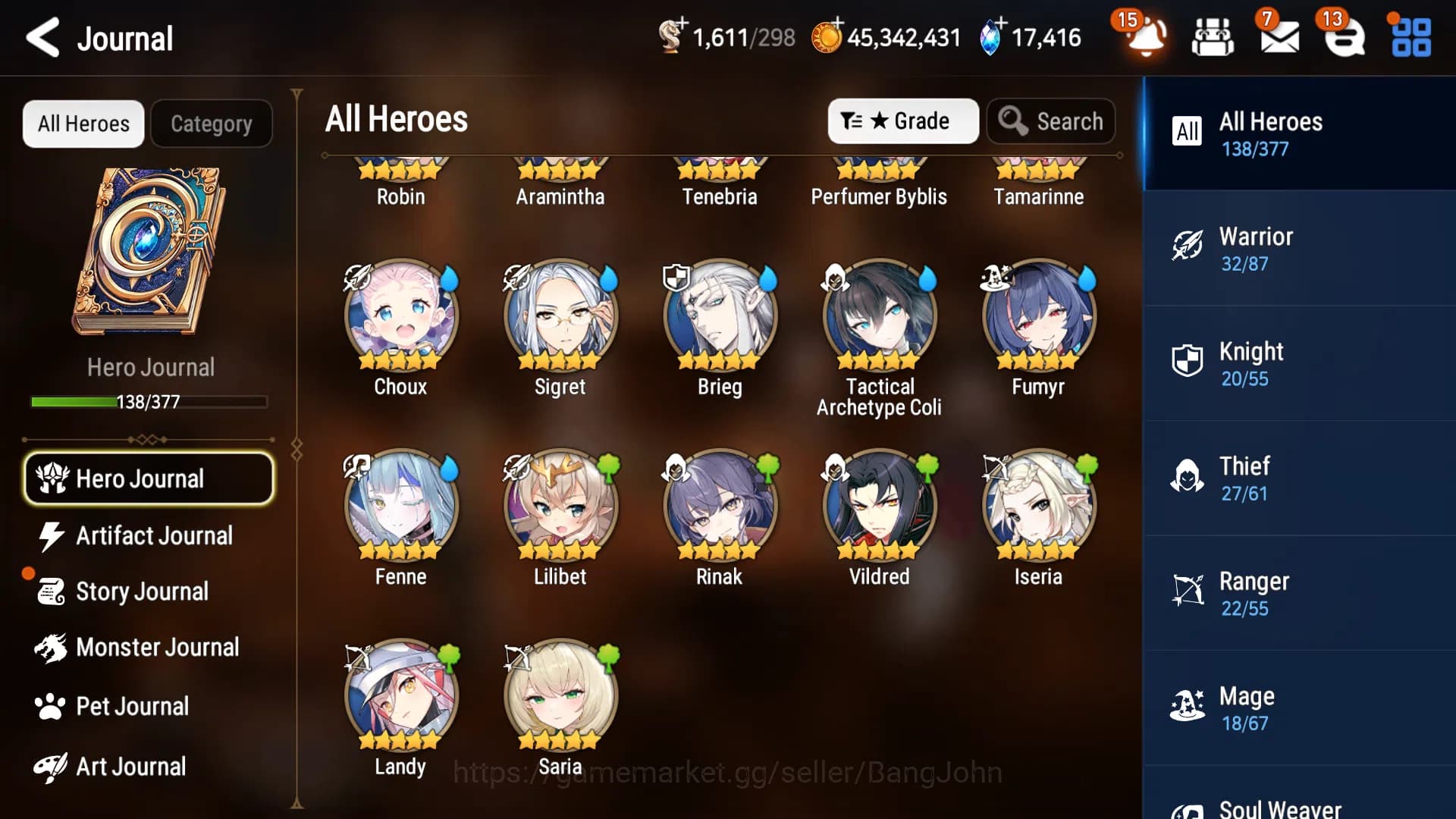This screenshot has height=819, width=1456.
Task: Go back using the Journal back arrow
Action: click(x=43, y=38)
